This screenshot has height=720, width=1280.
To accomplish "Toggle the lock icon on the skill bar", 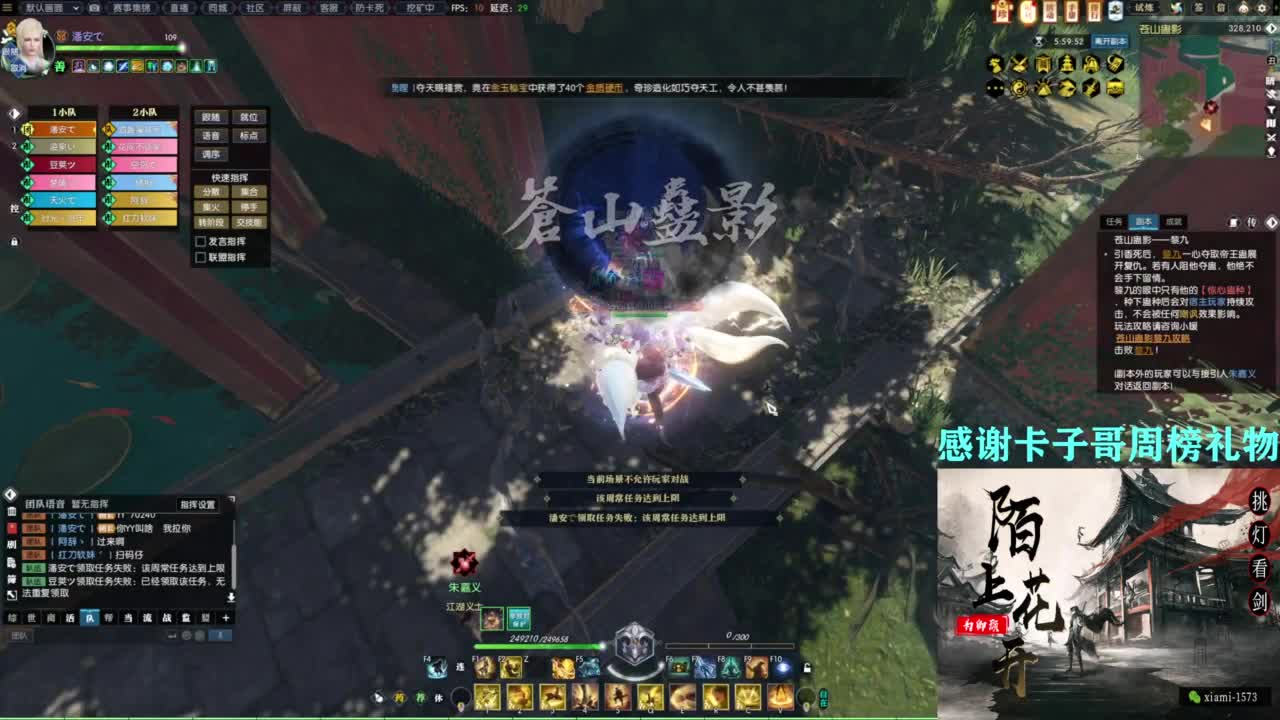I will coord(806,669).
